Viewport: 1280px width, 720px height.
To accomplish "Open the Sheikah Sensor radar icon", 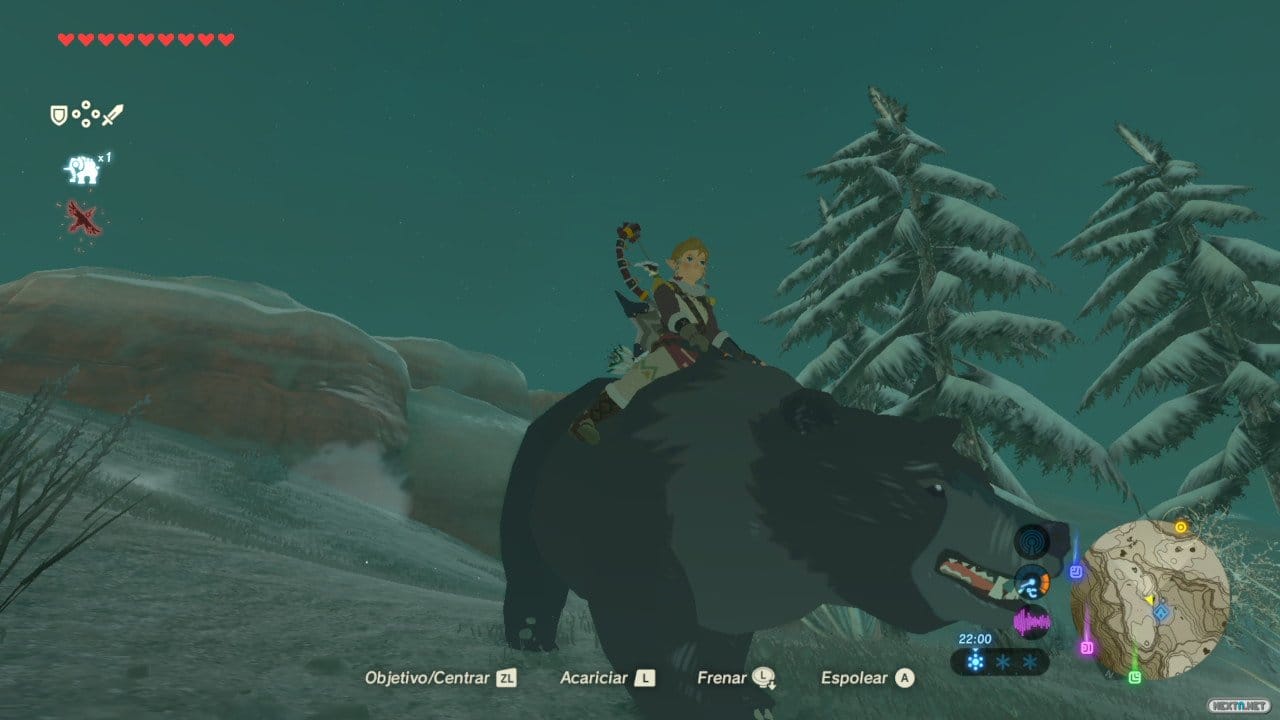I will pyautogui.click(x=1031, y=543).
